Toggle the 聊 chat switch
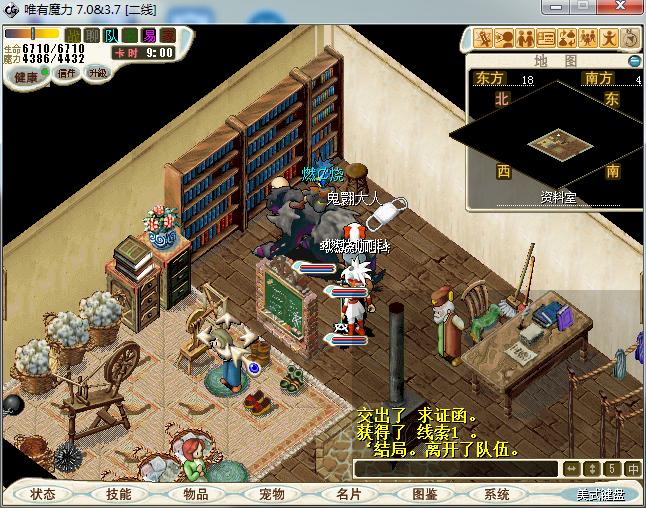Screen dimensions: 646x508 [92, 35]
